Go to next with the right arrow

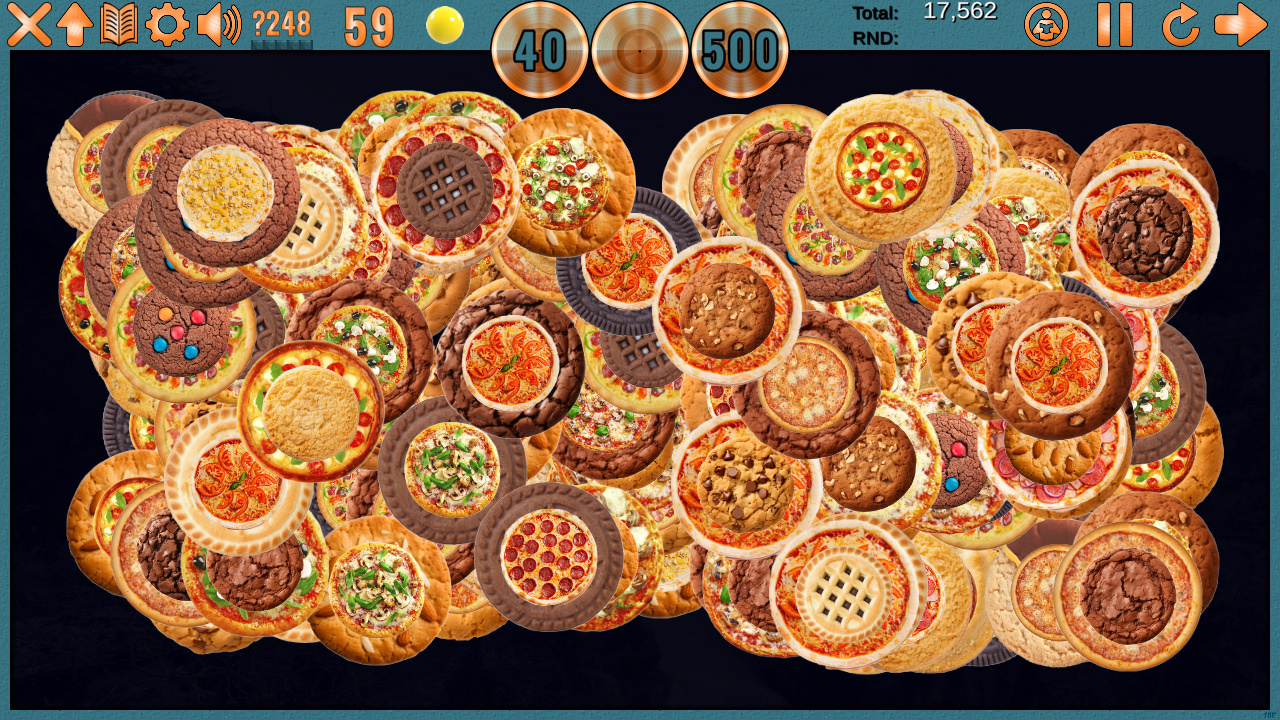[x=1240, y=24]
